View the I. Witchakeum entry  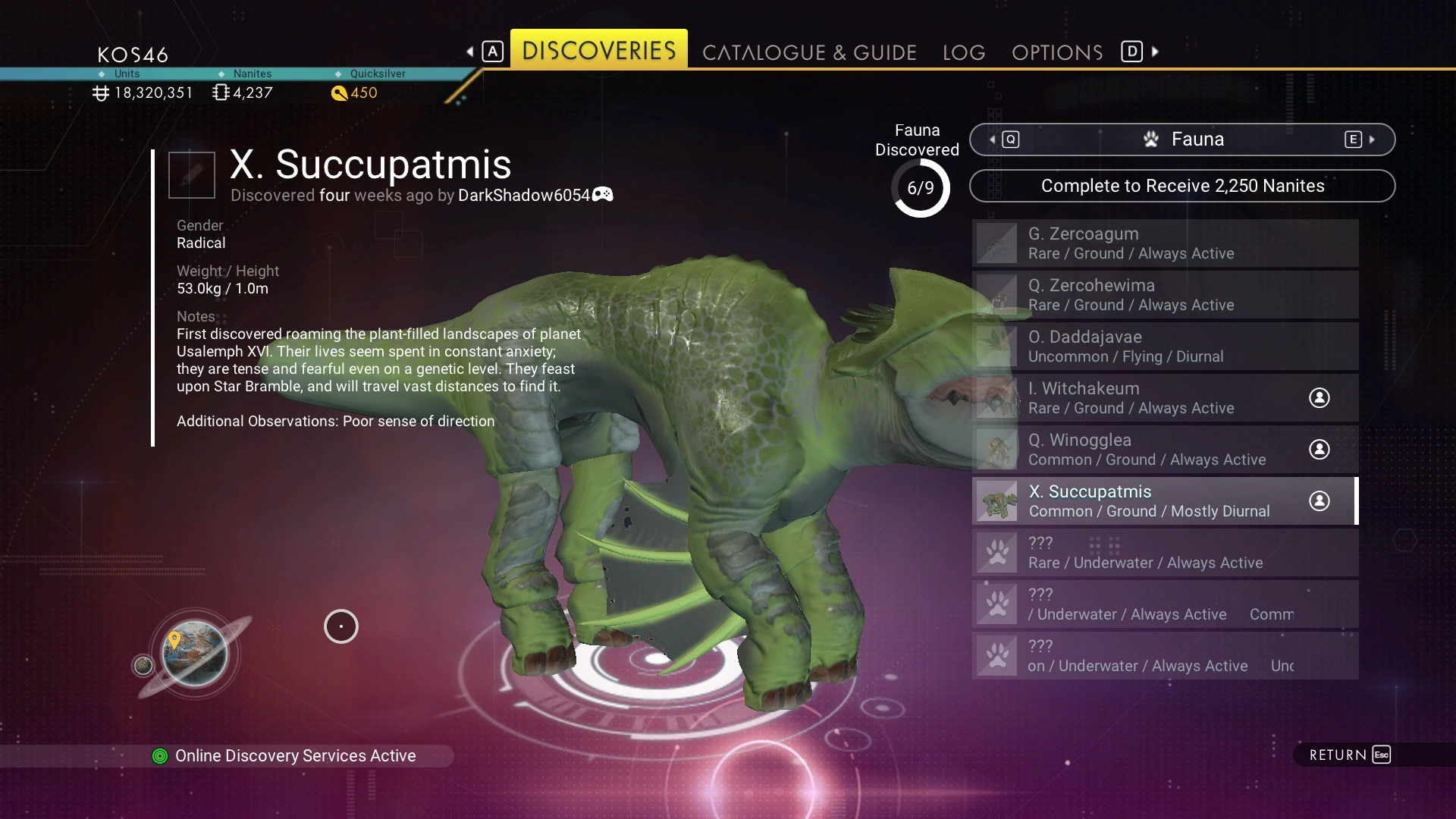coord(1165,398)
